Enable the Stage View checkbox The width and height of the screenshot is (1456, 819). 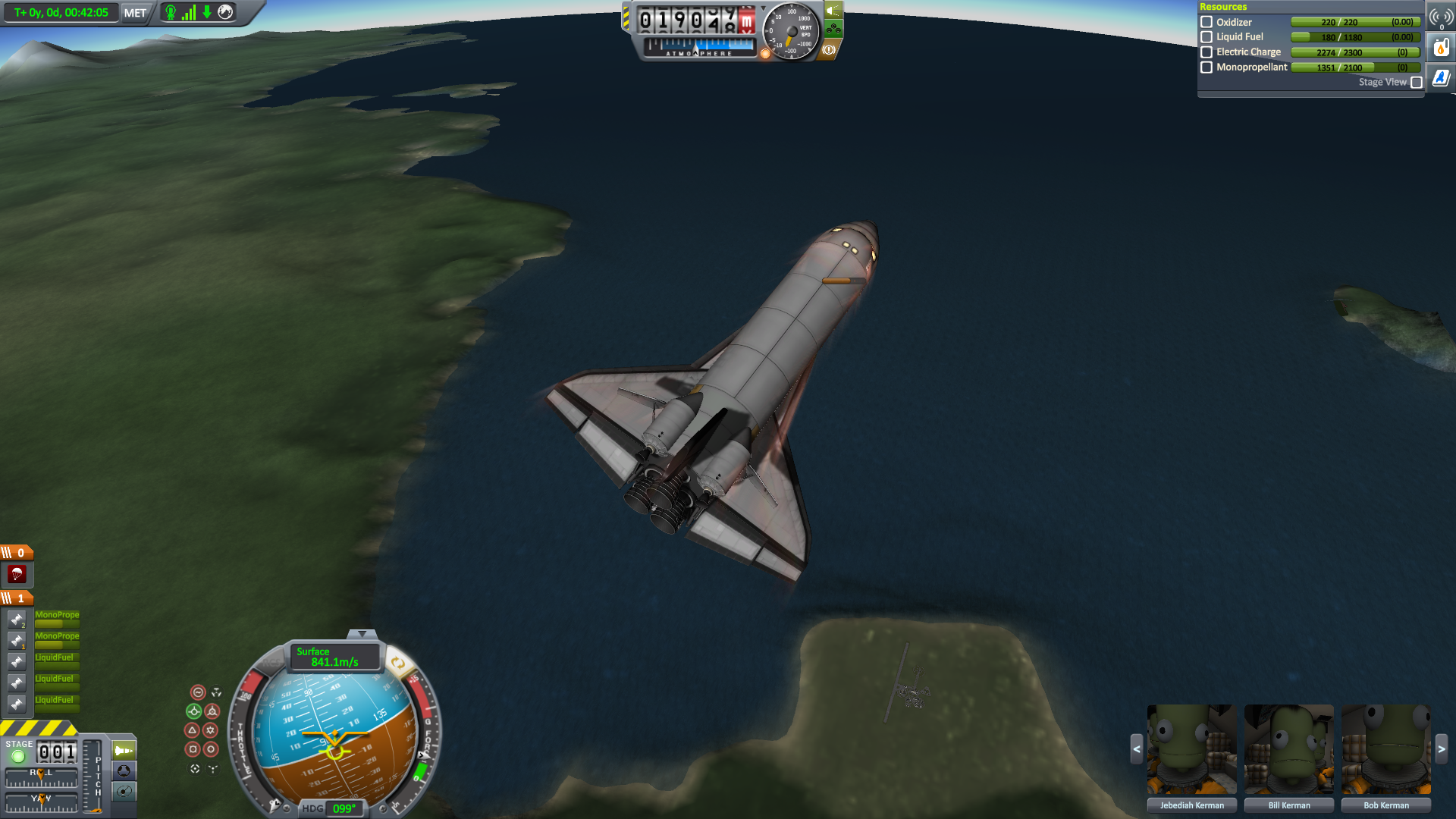(x=1416, y=83)
